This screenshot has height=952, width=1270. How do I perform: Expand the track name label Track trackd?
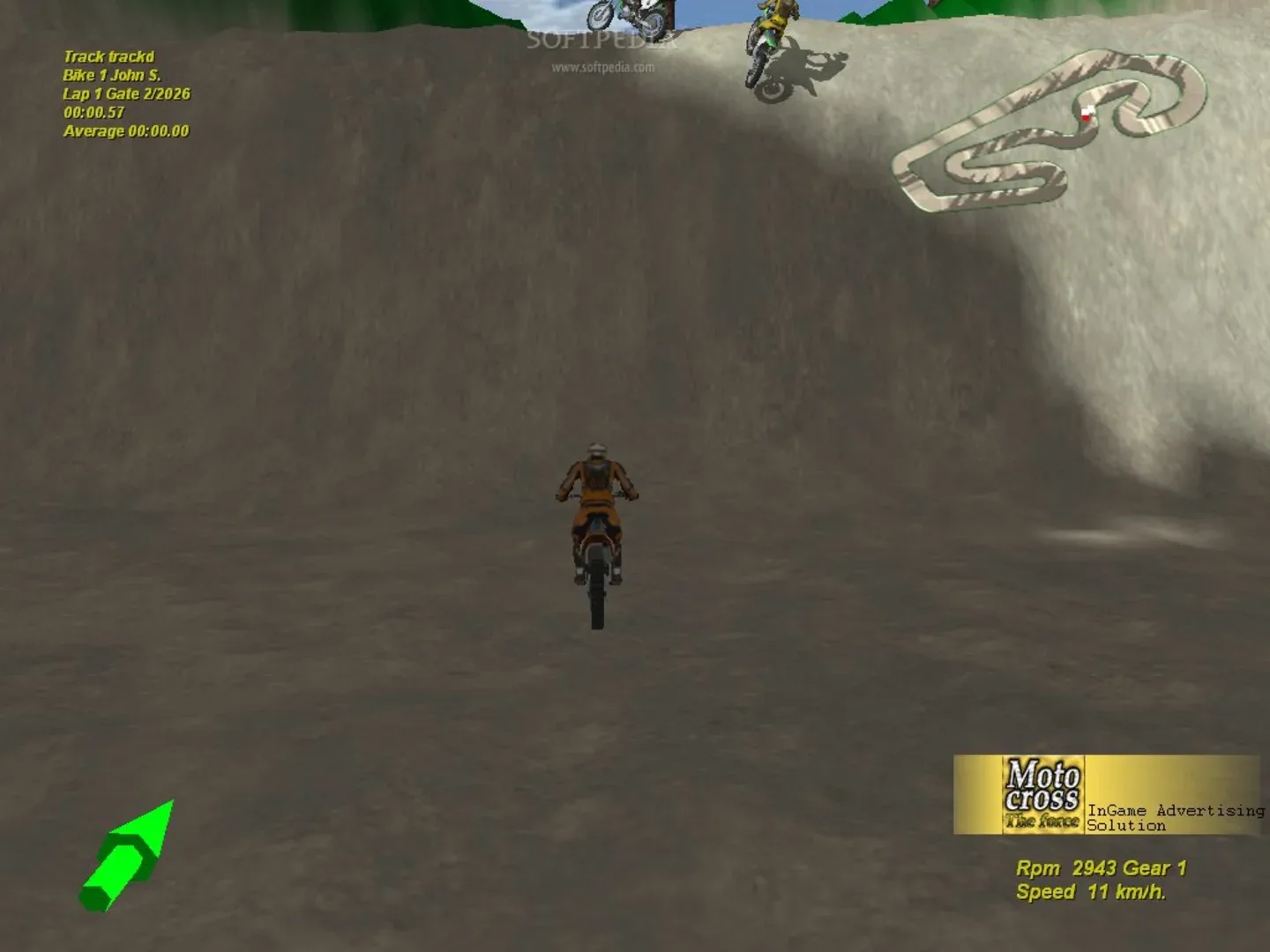(111, 55)
